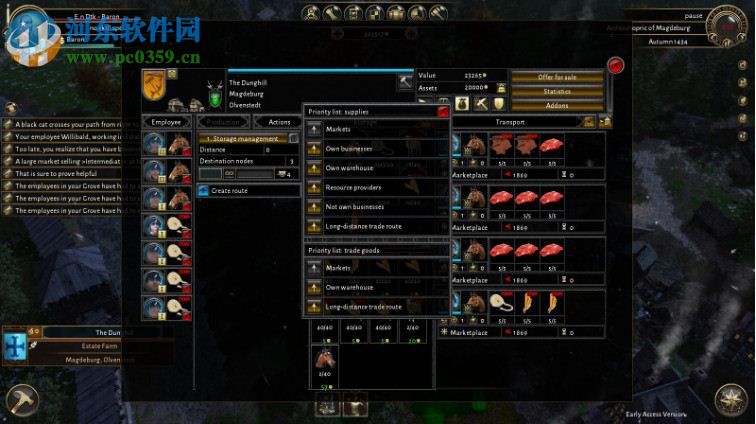Click the Estate Farm building entry
This screenshot has width=756, height=424.
pos(107,346)
